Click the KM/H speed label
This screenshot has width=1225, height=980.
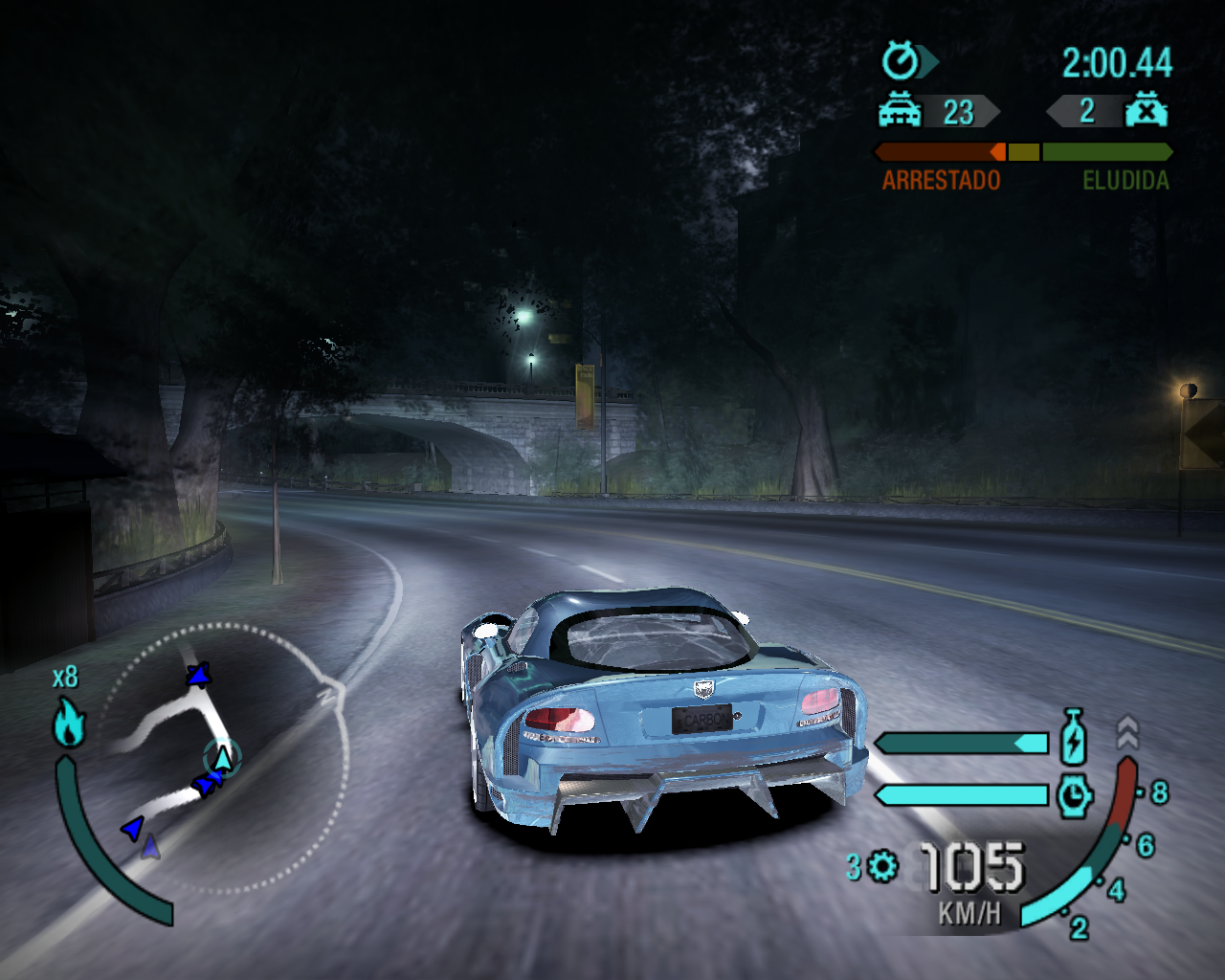pyautogui.click(x=969, y=913)
